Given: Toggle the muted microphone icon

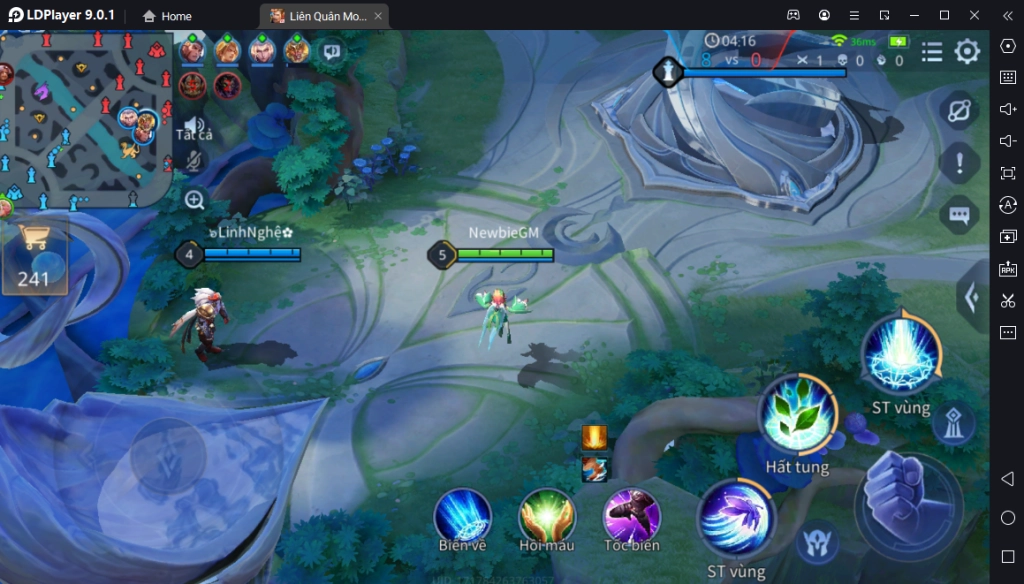Looking at the screenshot, I should pos(195,160).
